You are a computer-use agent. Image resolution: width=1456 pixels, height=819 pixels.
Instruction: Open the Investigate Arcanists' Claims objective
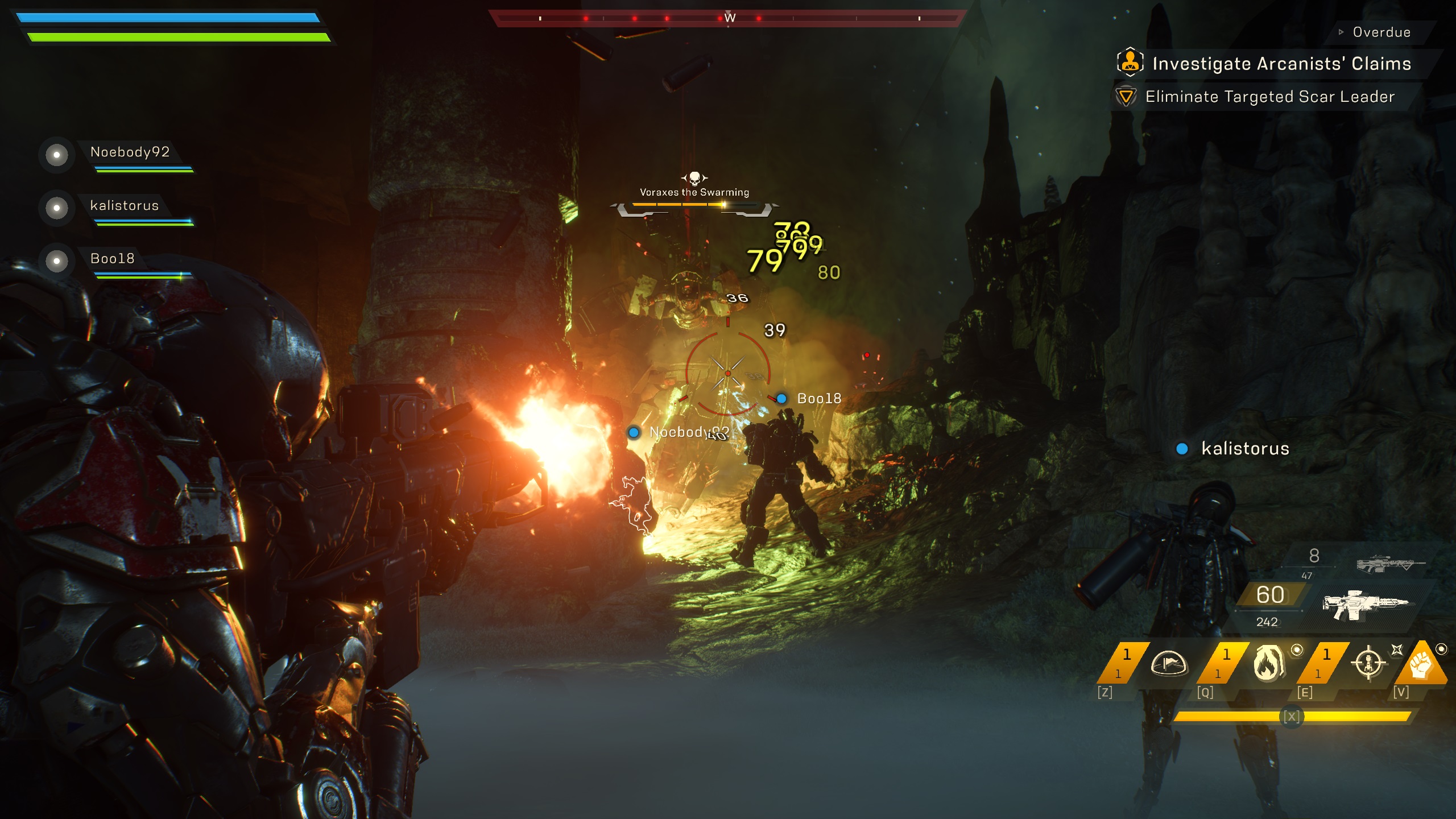pos(1281,64)
